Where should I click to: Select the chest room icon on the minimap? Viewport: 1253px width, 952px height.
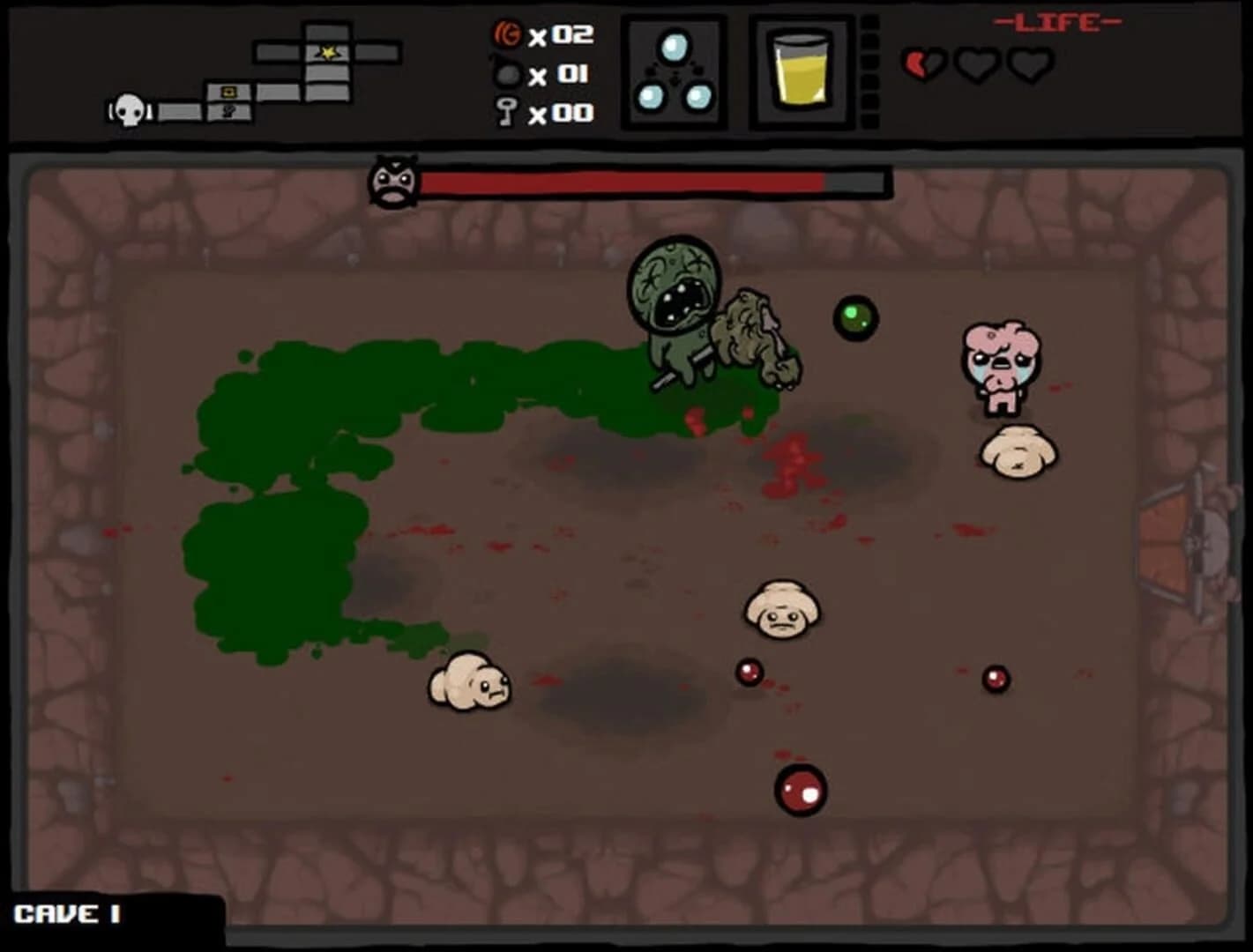(x=227, y=91)
